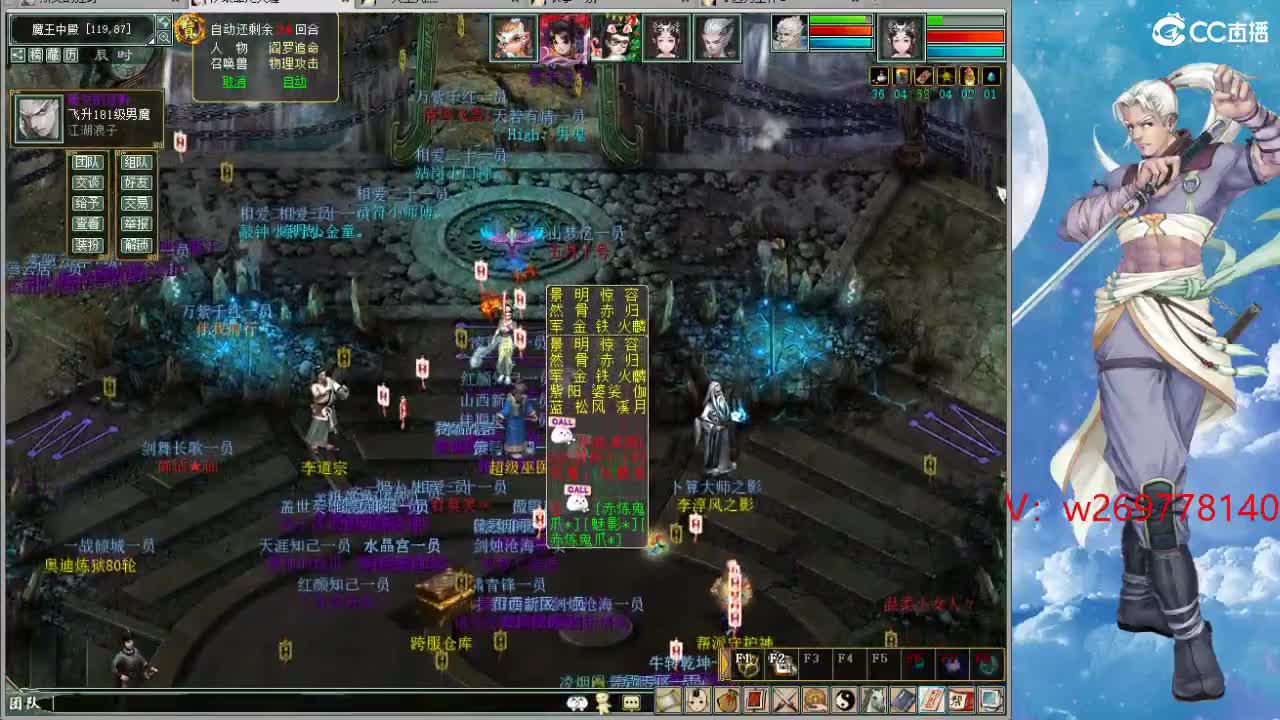This screenshot has width=1280, height=720.
Task: Trigger the F1 skill slot icon
Action: (x=748, y=663)
